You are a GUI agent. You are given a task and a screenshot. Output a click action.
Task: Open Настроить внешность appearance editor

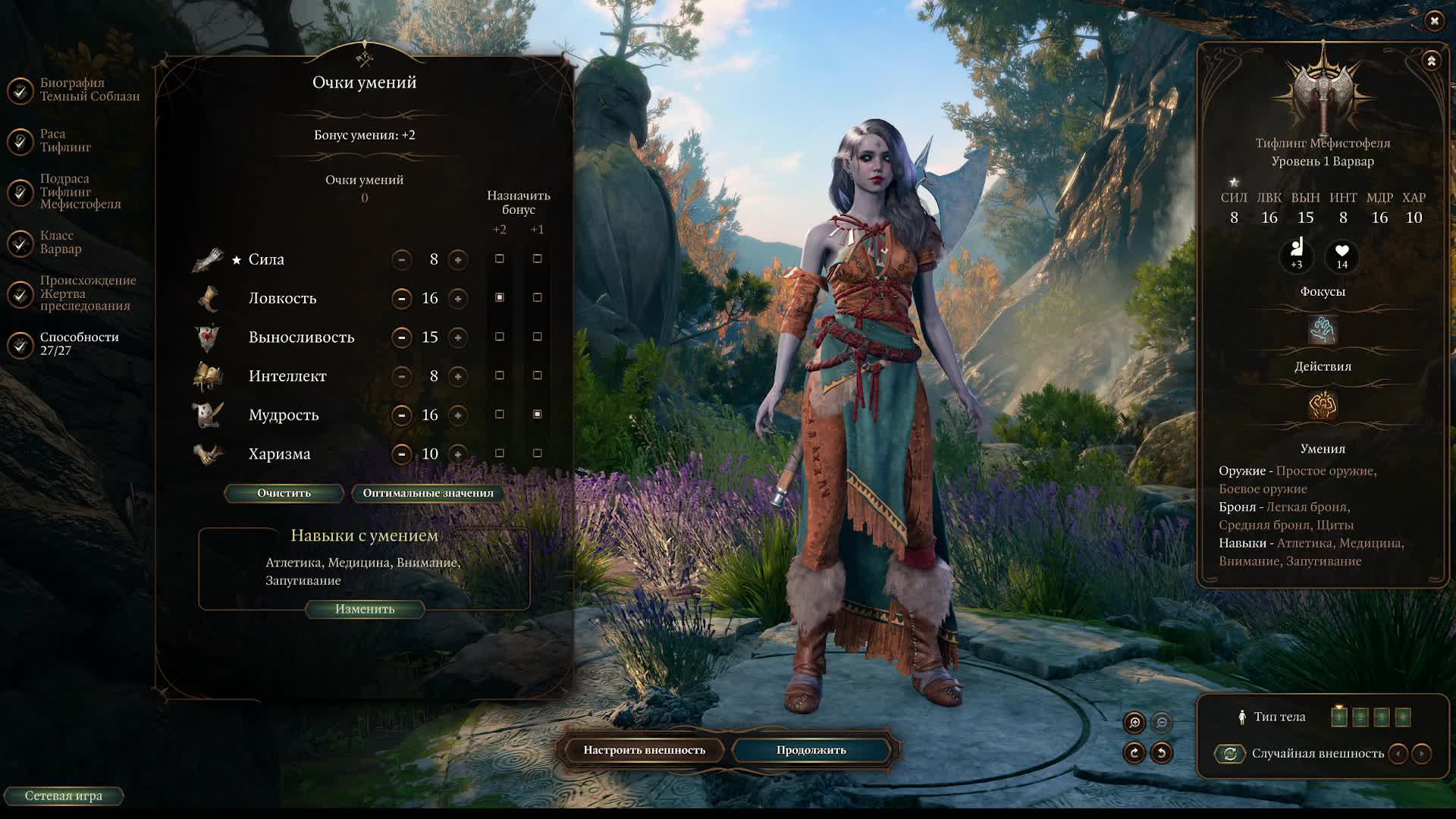point(644,750)
